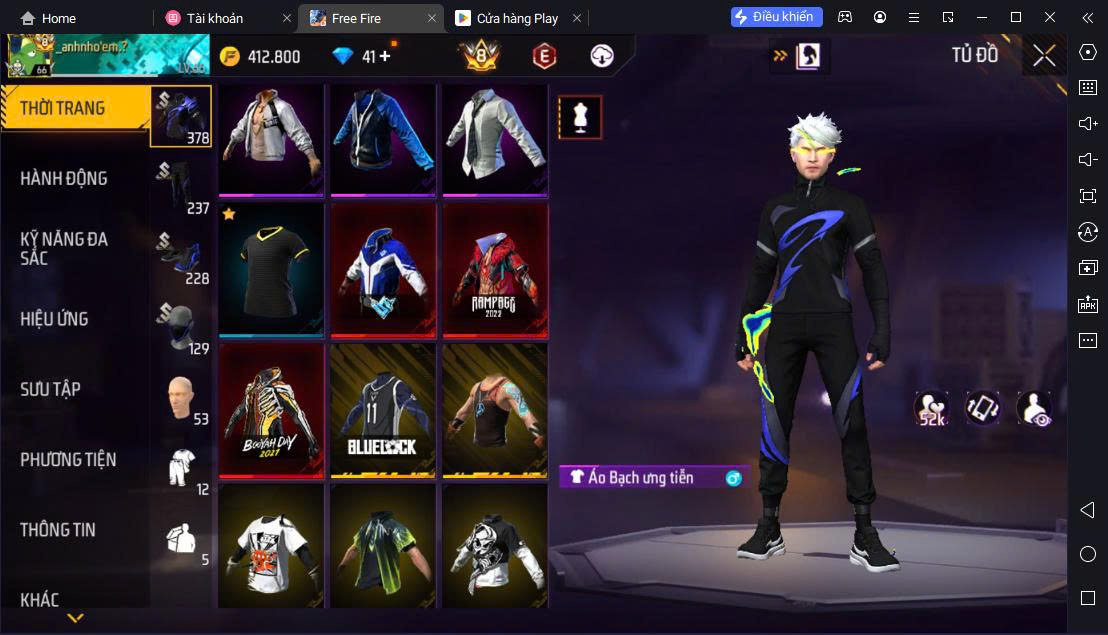Select the Thời Trang category

pyautogui.click(x=63, y=108)
